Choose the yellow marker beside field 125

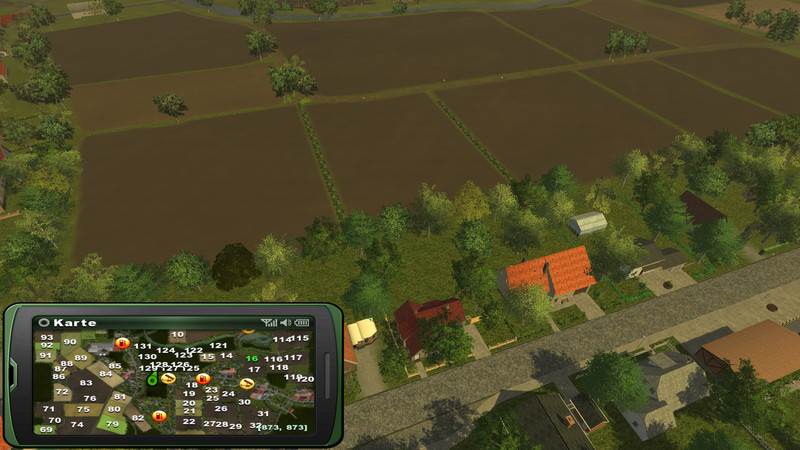169,378
